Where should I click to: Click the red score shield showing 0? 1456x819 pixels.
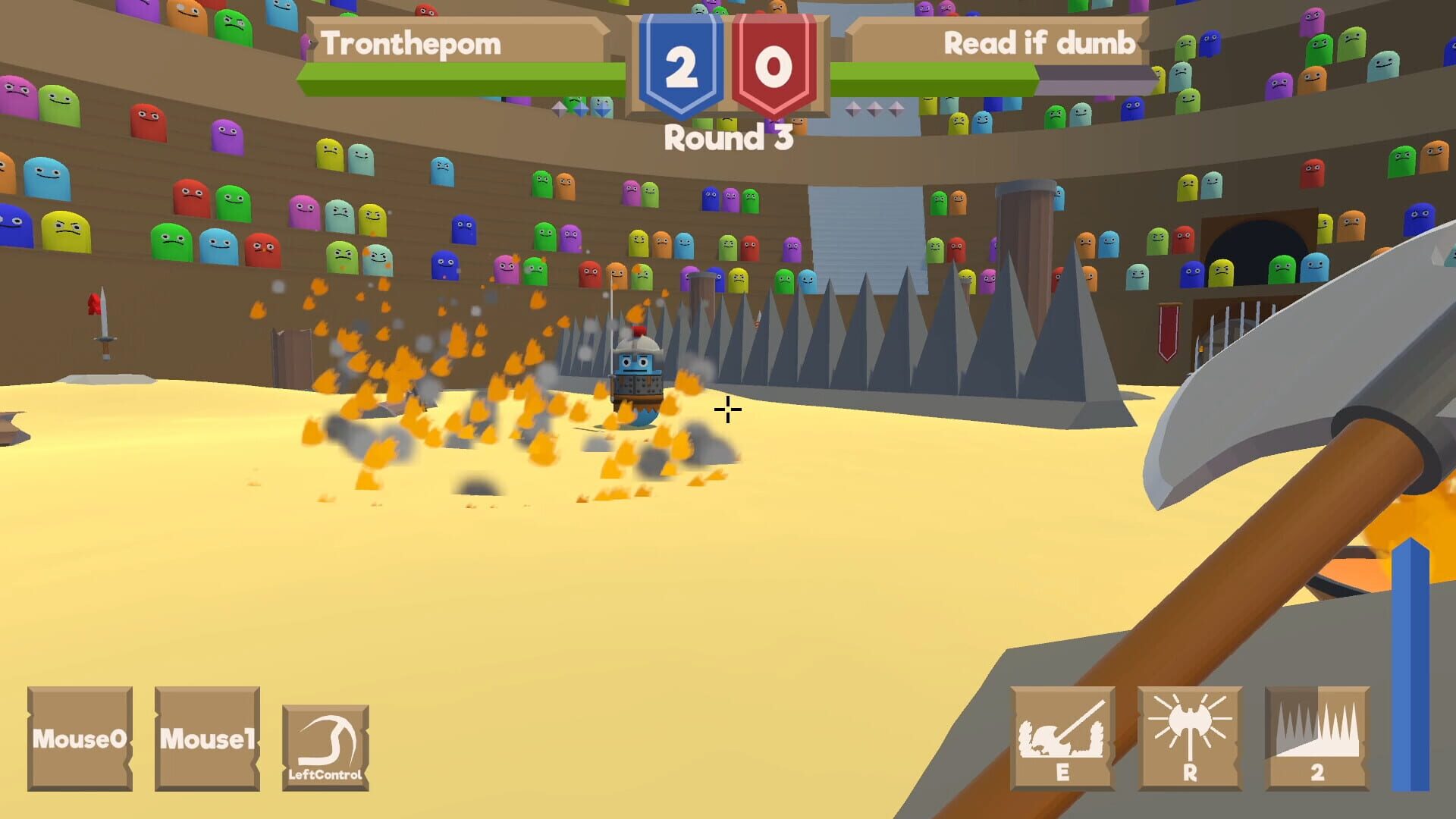pos(772,64)
